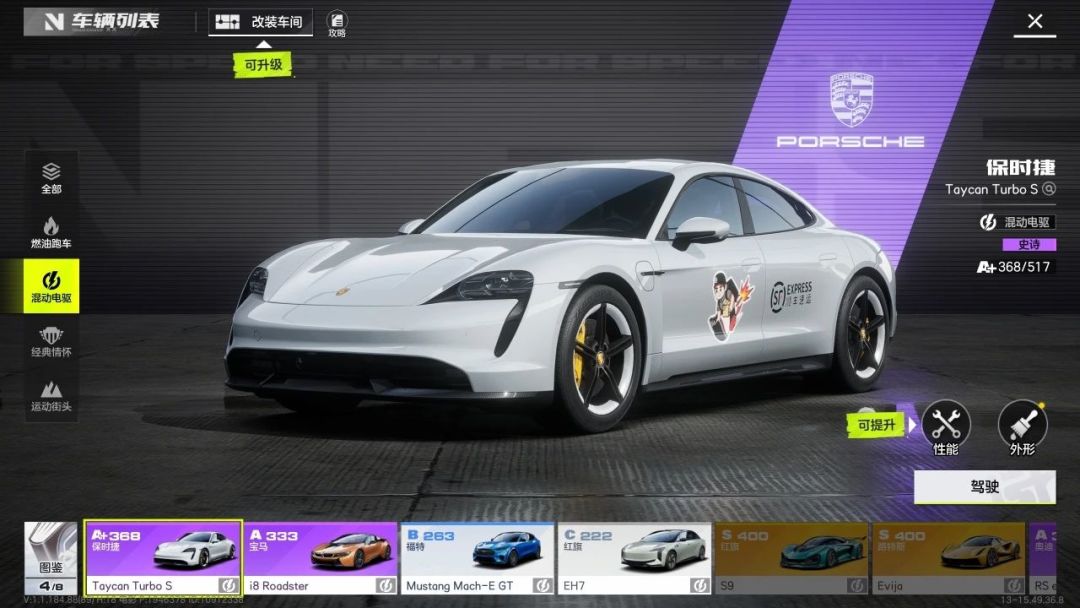
Task: Close the vehicle list screen
Action: coord(1035,21)
